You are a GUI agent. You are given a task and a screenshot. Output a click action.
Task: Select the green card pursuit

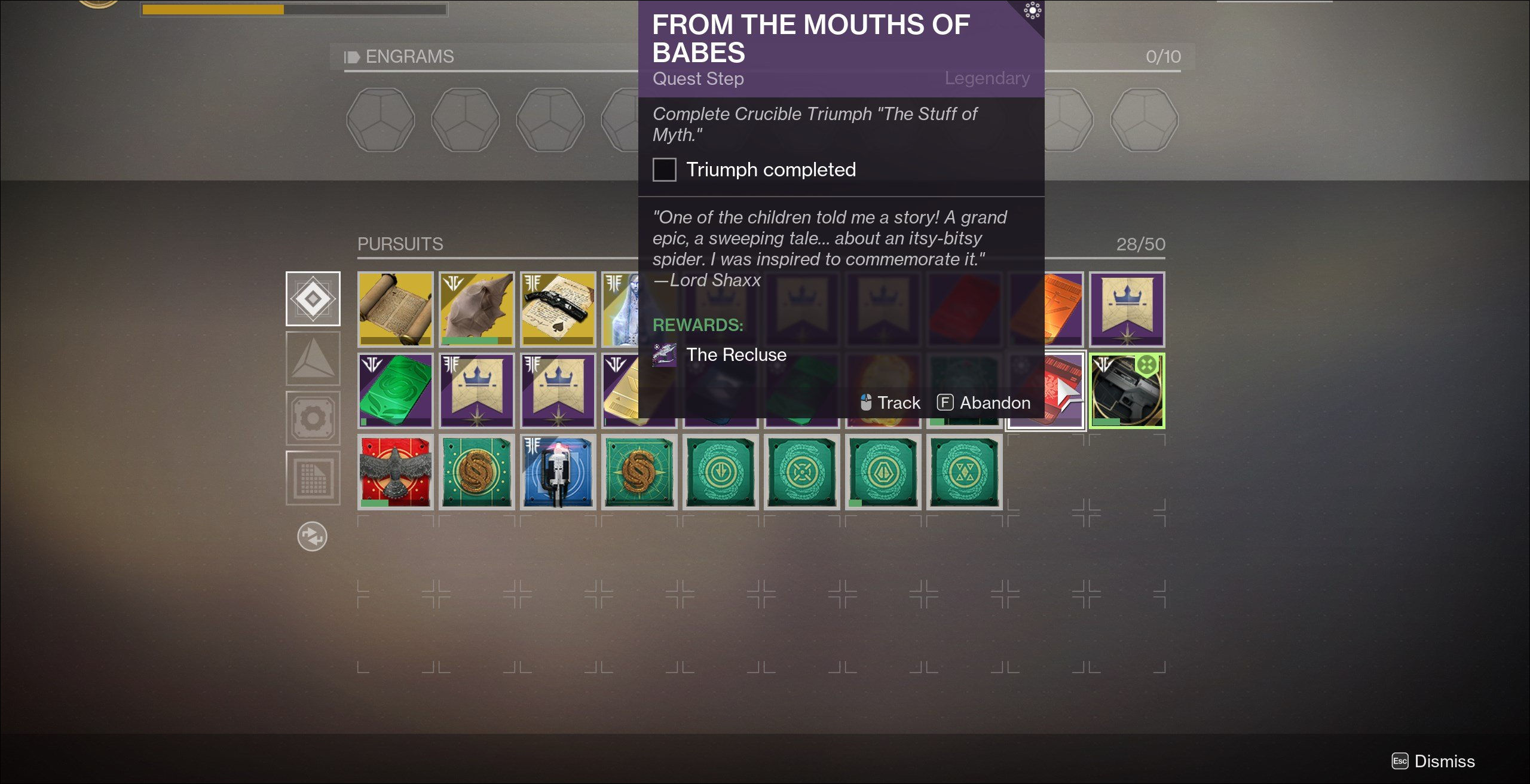point(395,390)
